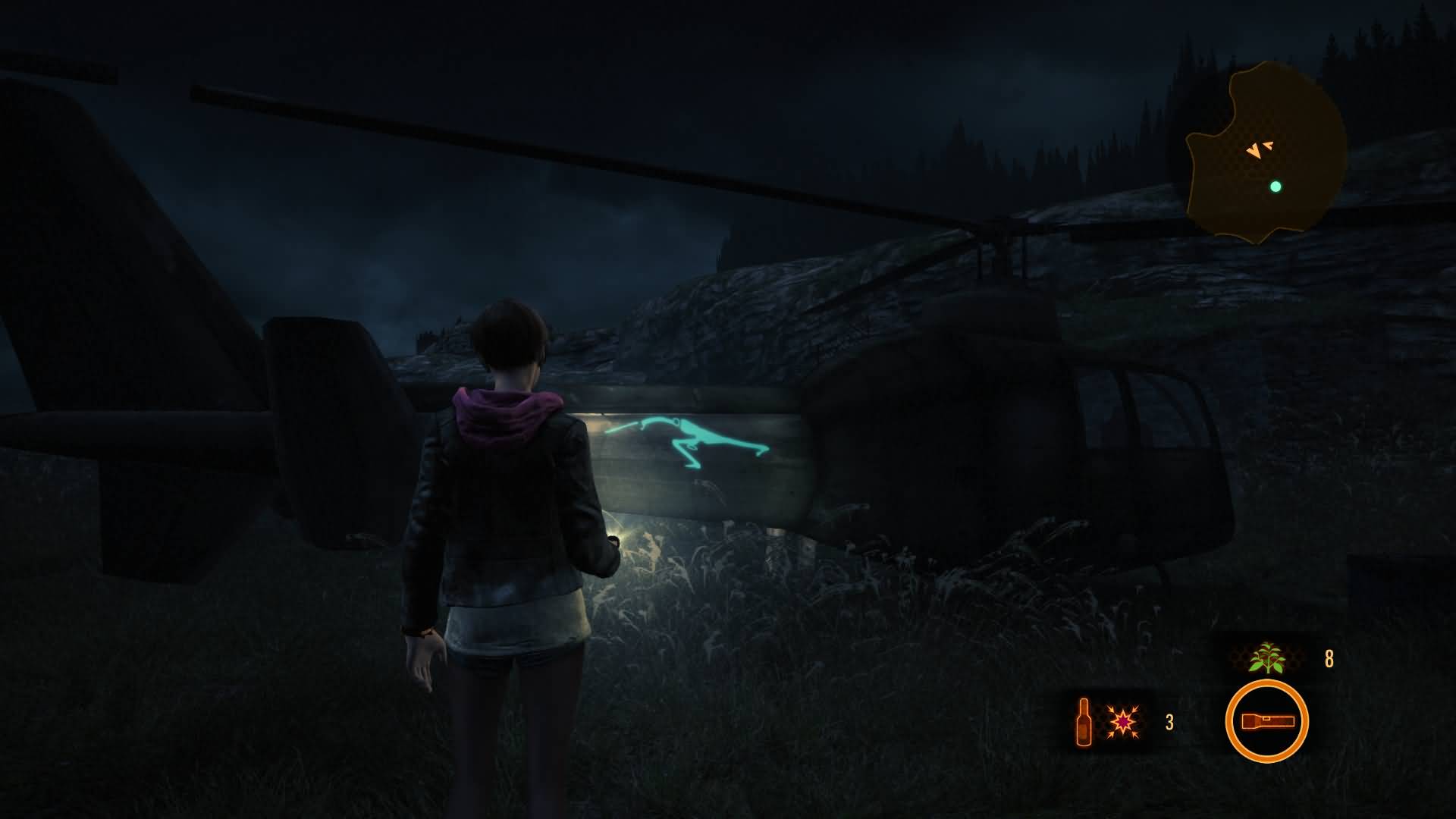
Task: Click the minimap in the corner
Action: (x=1265, y=155)
